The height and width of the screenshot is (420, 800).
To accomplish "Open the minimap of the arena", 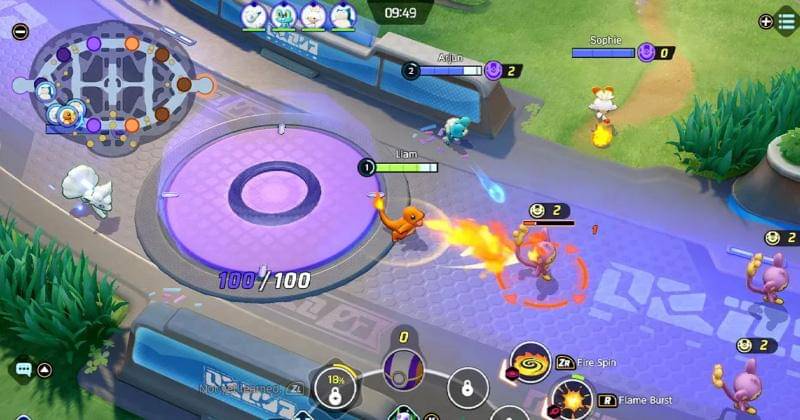I will coord(112,85).
